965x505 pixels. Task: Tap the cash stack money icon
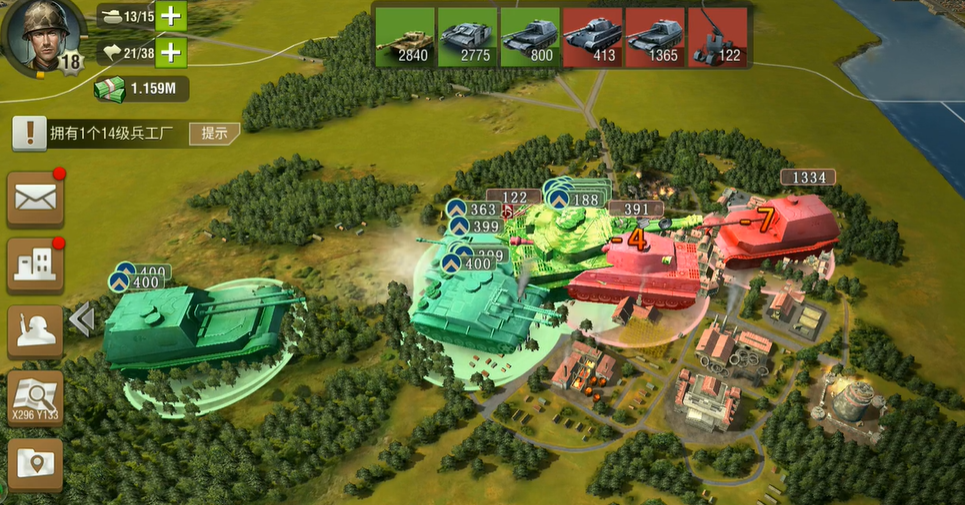tap(112, 89)
